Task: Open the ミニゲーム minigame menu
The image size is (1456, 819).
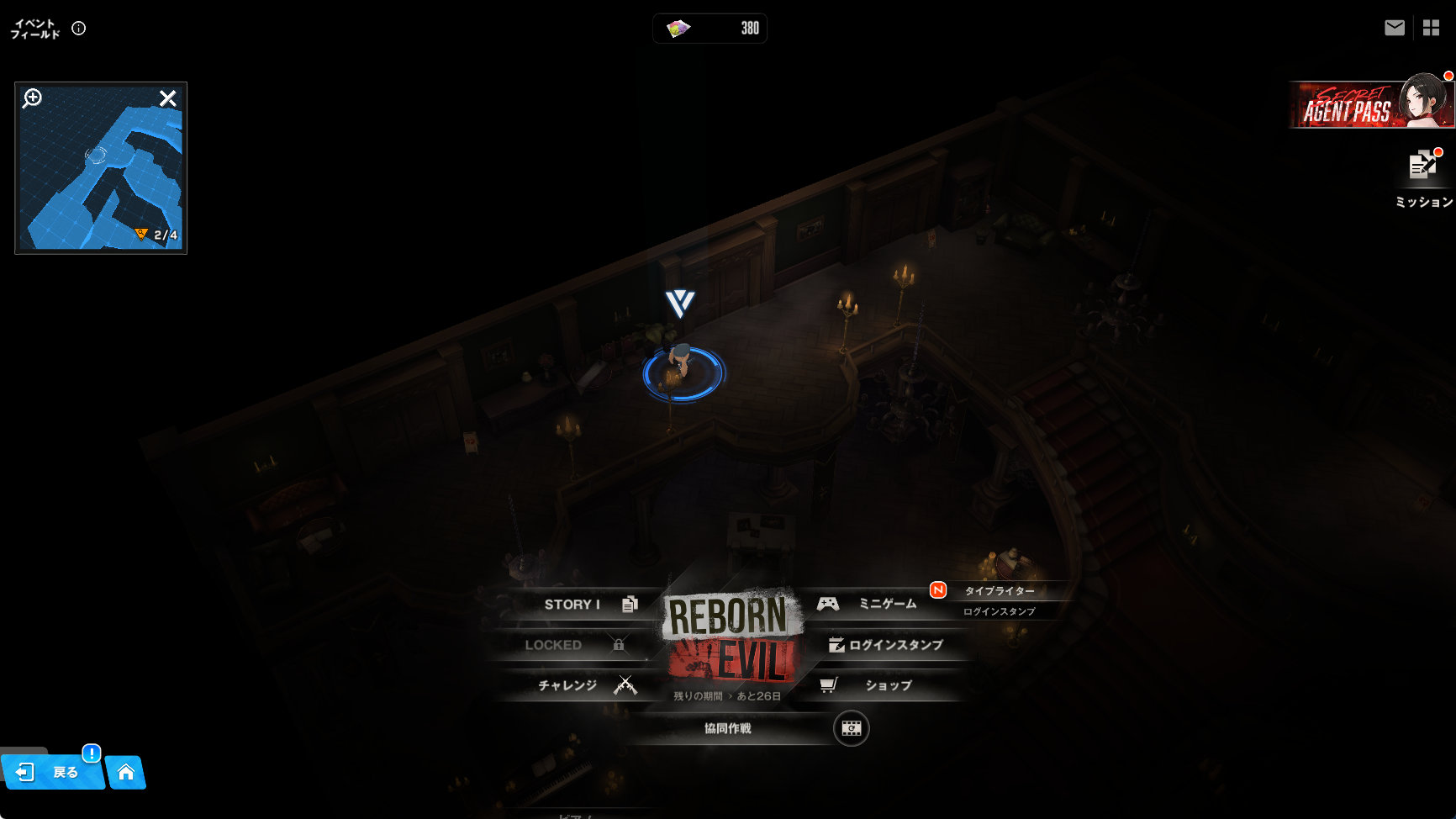Action: pyautogui.click(x=874, y=604)
